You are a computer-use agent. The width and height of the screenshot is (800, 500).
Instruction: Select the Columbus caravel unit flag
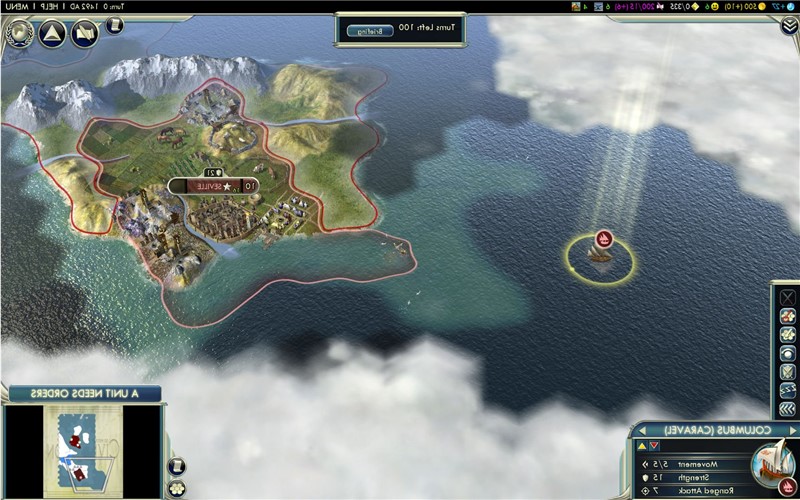point(603,238)
